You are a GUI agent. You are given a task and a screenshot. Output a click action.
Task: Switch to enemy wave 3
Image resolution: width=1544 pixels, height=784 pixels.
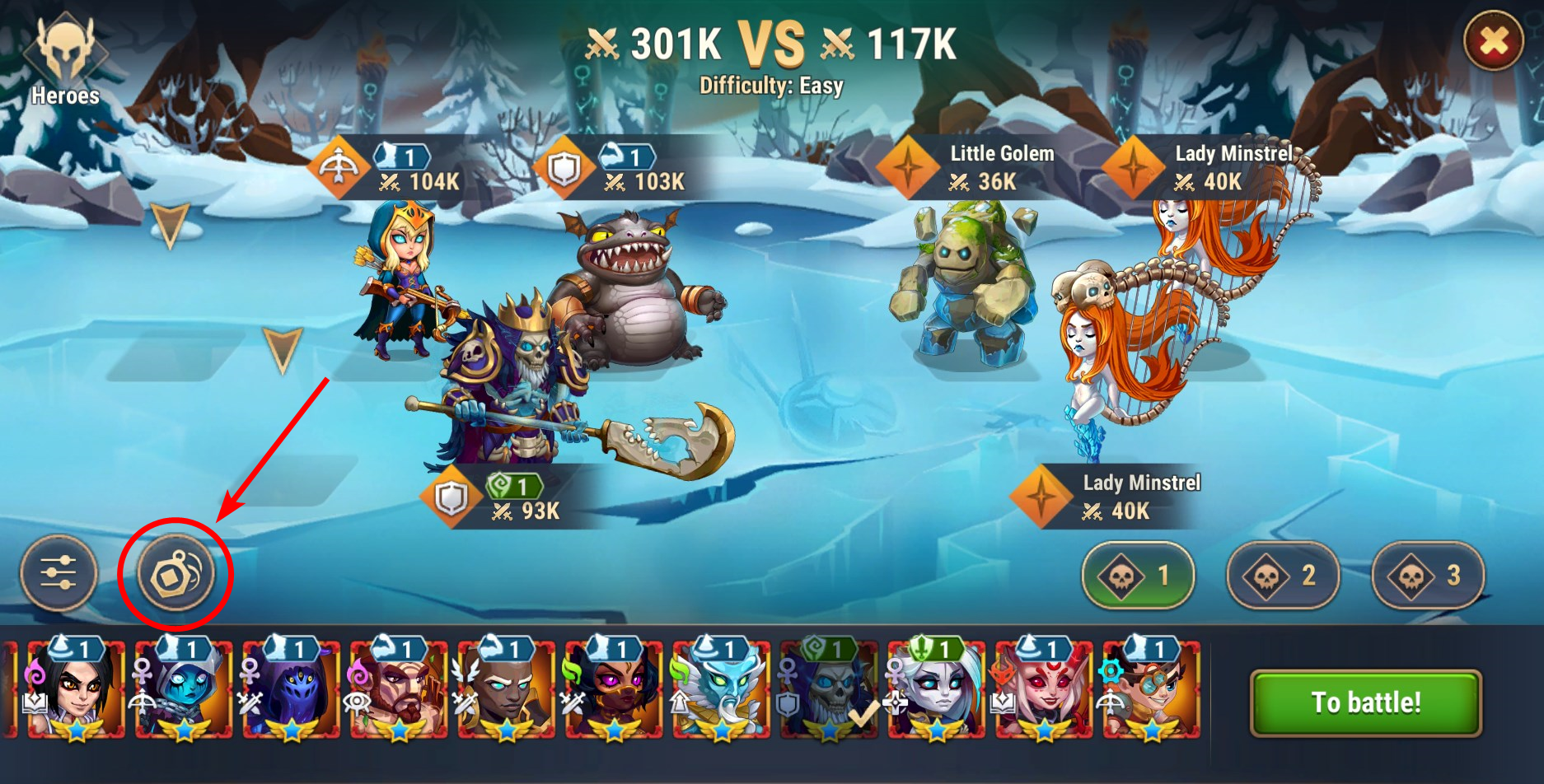pos(1428,576)
